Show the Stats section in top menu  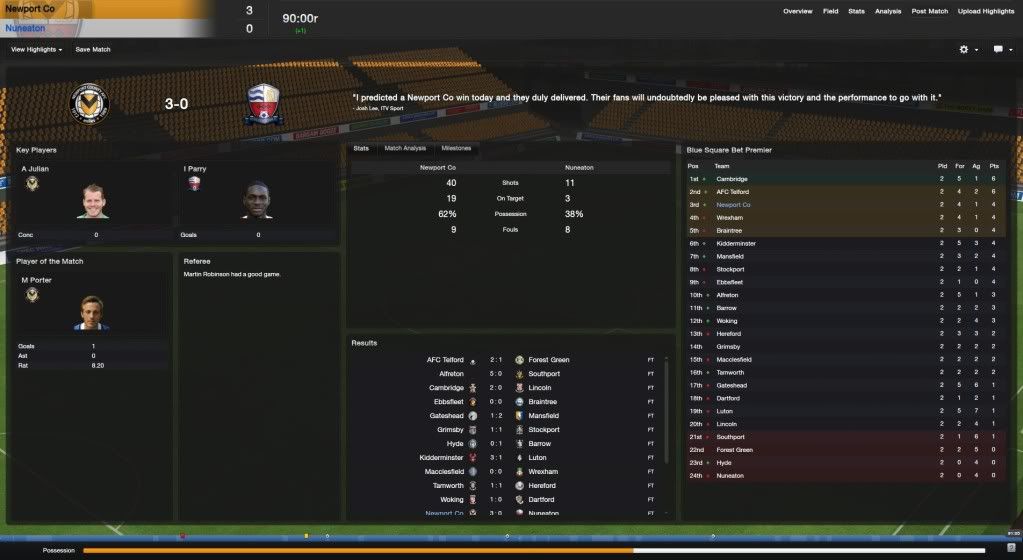pos(856,11)
